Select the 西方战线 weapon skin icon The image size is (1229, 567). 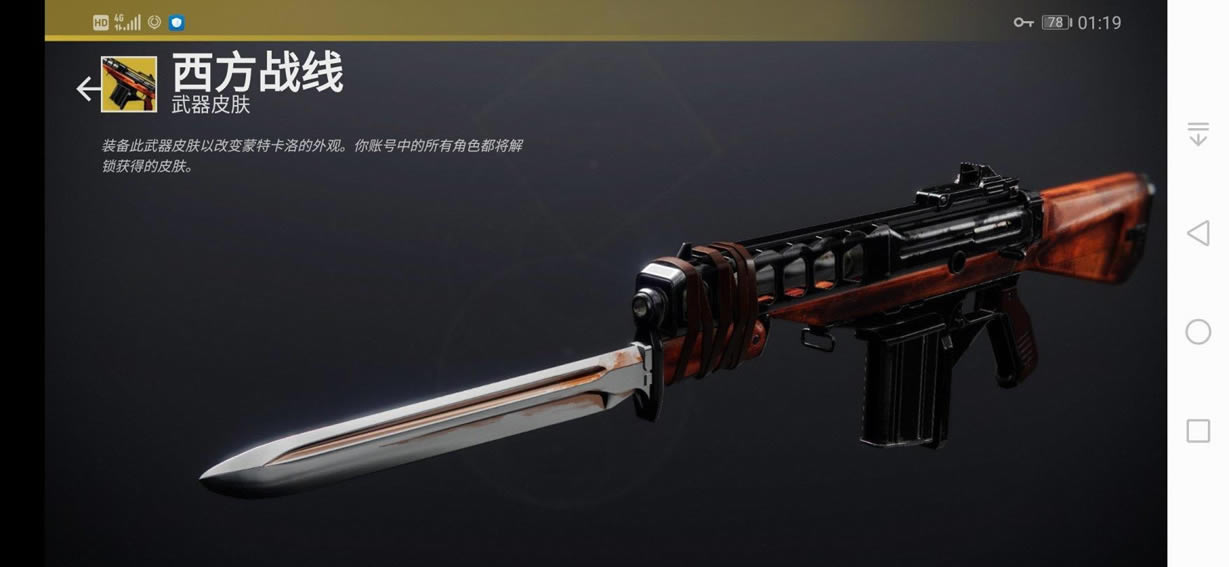129,84
